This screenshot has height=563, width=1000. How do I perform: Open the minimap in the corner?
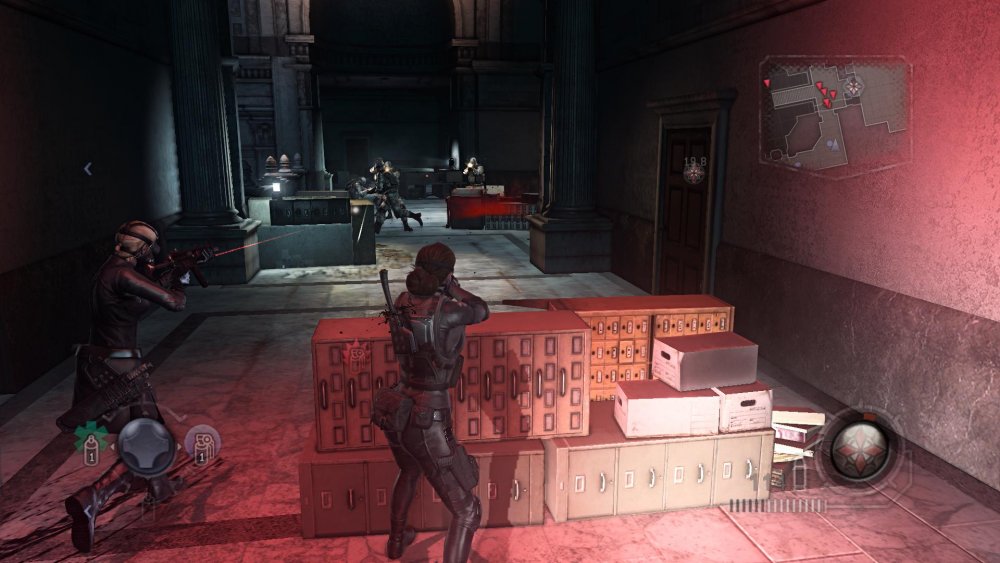coord(834,112)
